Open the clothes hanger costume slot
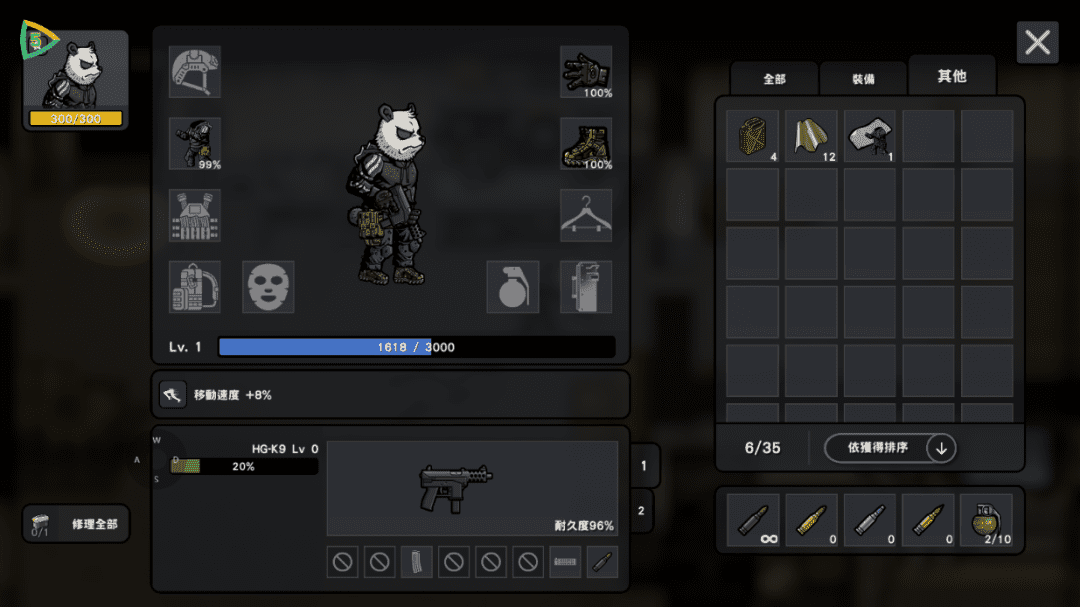This screenshot has width=1080, height=607. pyautogui.click(x=586, y=215)
